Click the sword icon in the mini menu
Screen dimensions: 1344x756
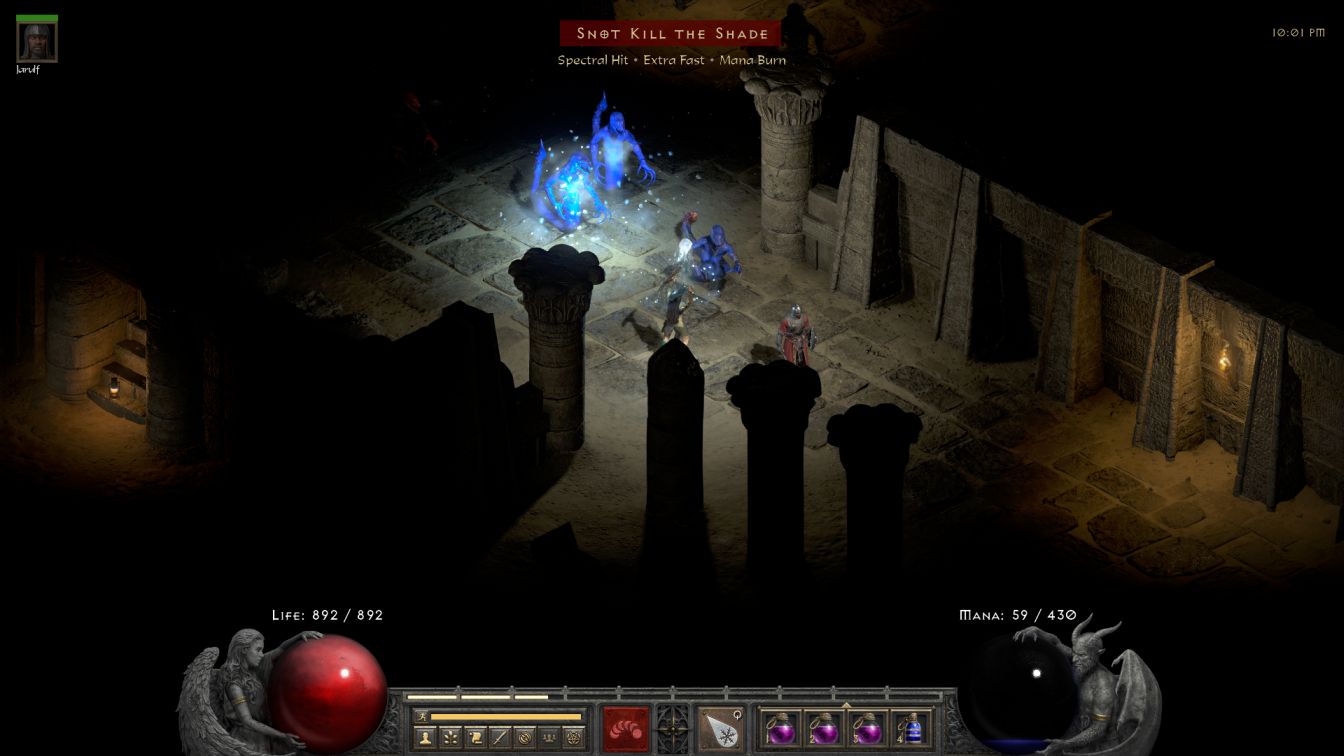point(500,738)
